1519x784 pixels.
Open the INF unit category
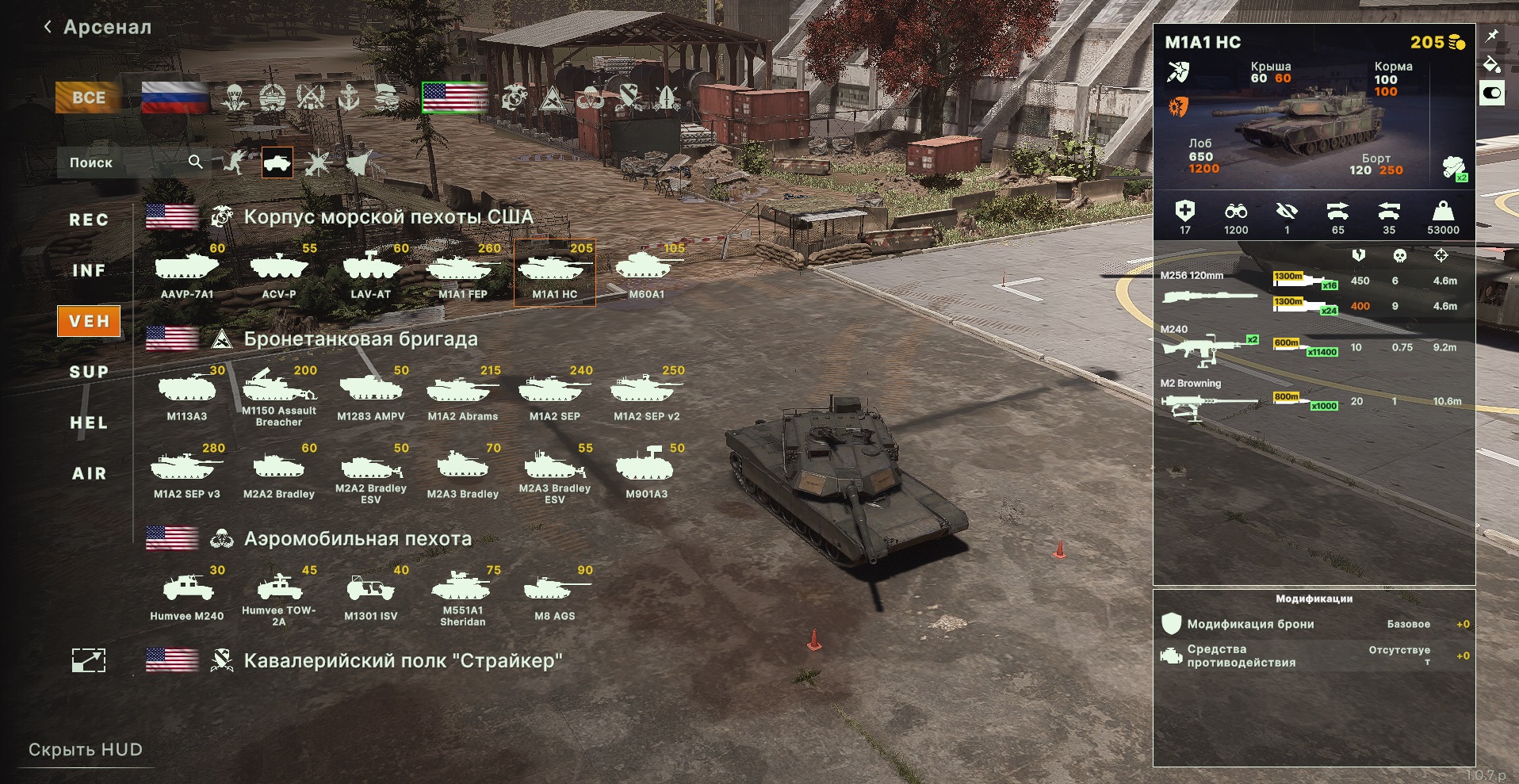(89, 270)
